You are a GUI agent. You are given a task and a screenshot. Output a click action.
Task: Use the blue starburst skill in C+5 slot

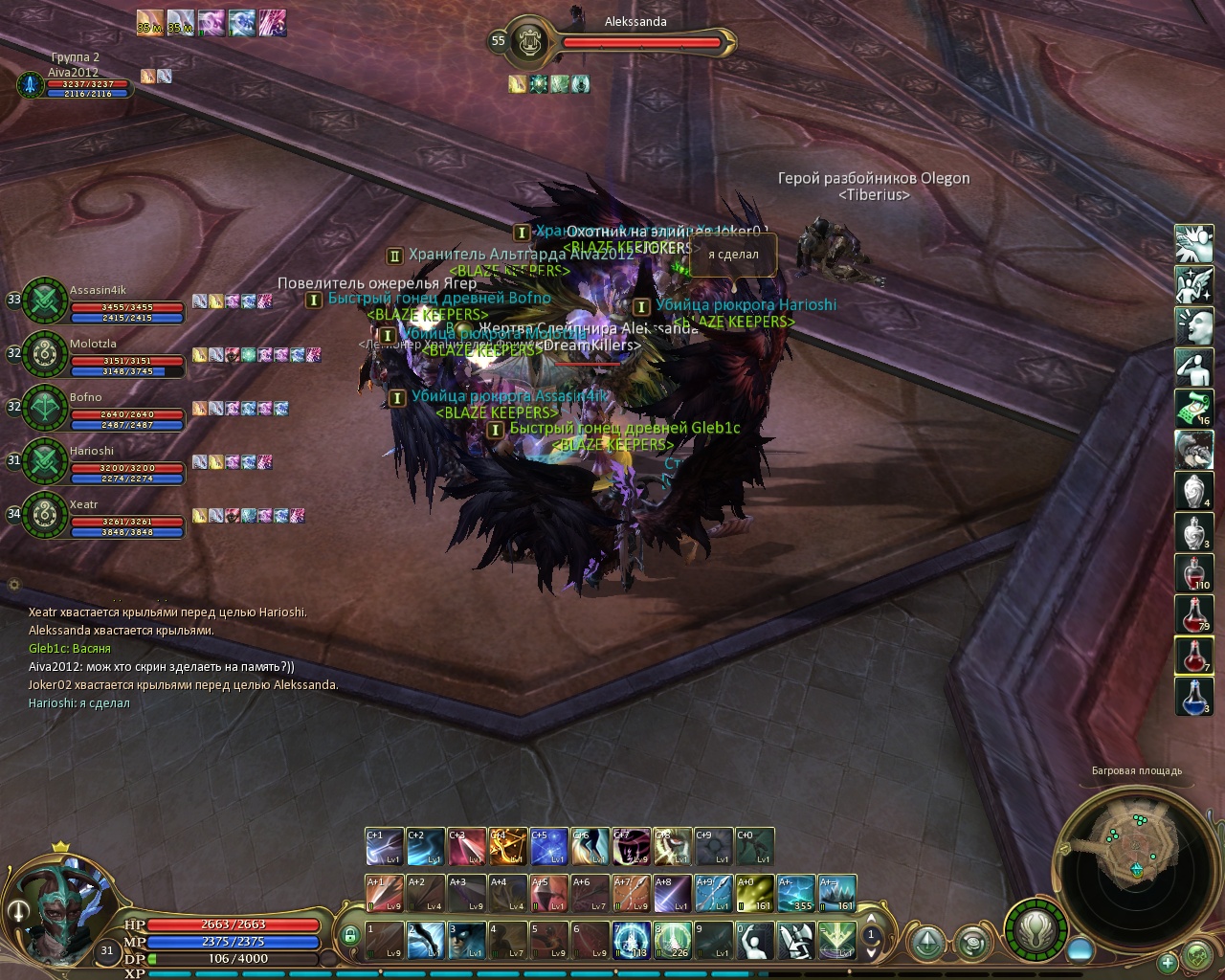click(x=549, y=847)
